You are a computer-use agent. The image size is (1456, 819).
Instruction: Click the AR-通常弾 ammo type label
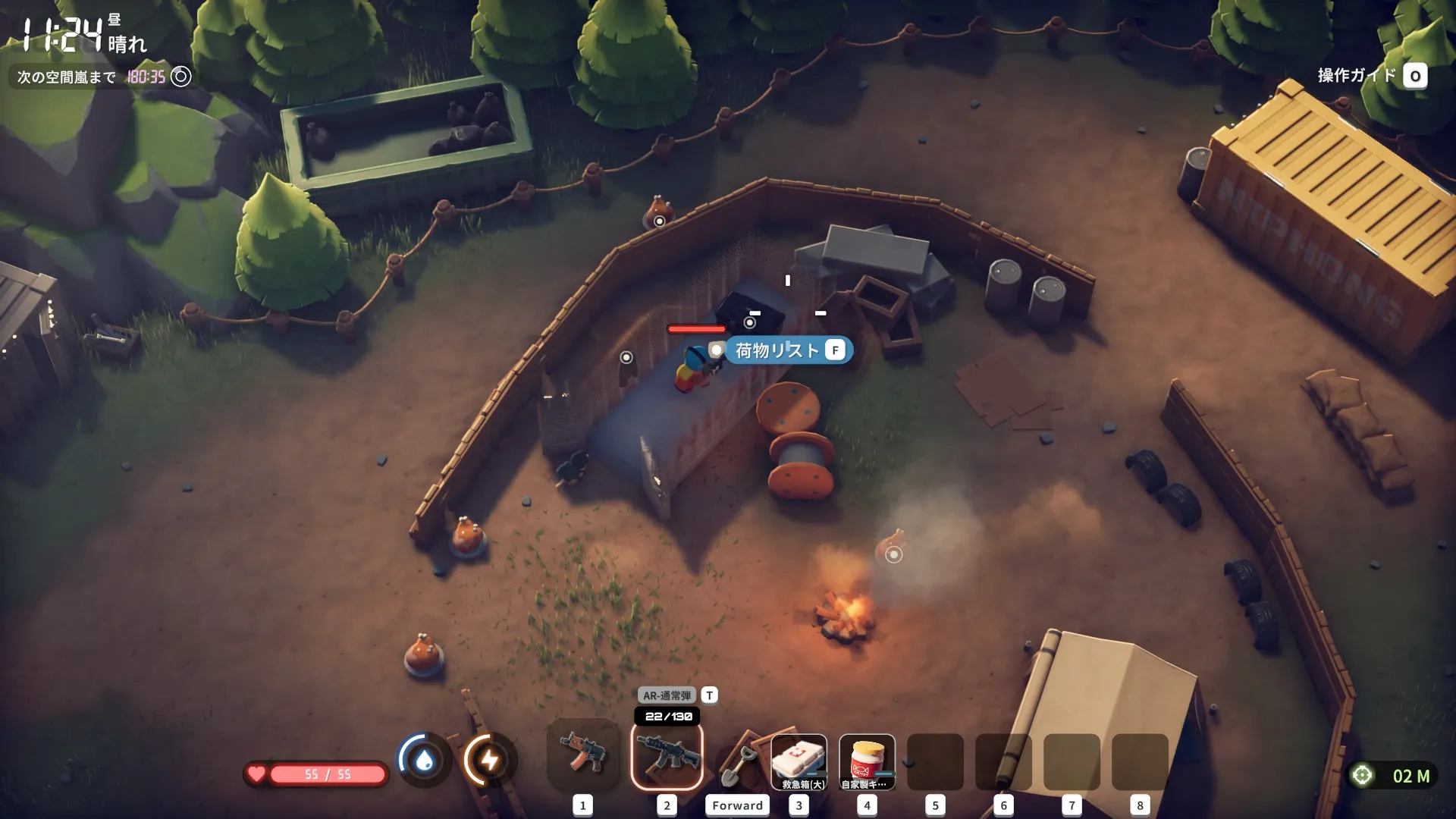click(667, 695)
